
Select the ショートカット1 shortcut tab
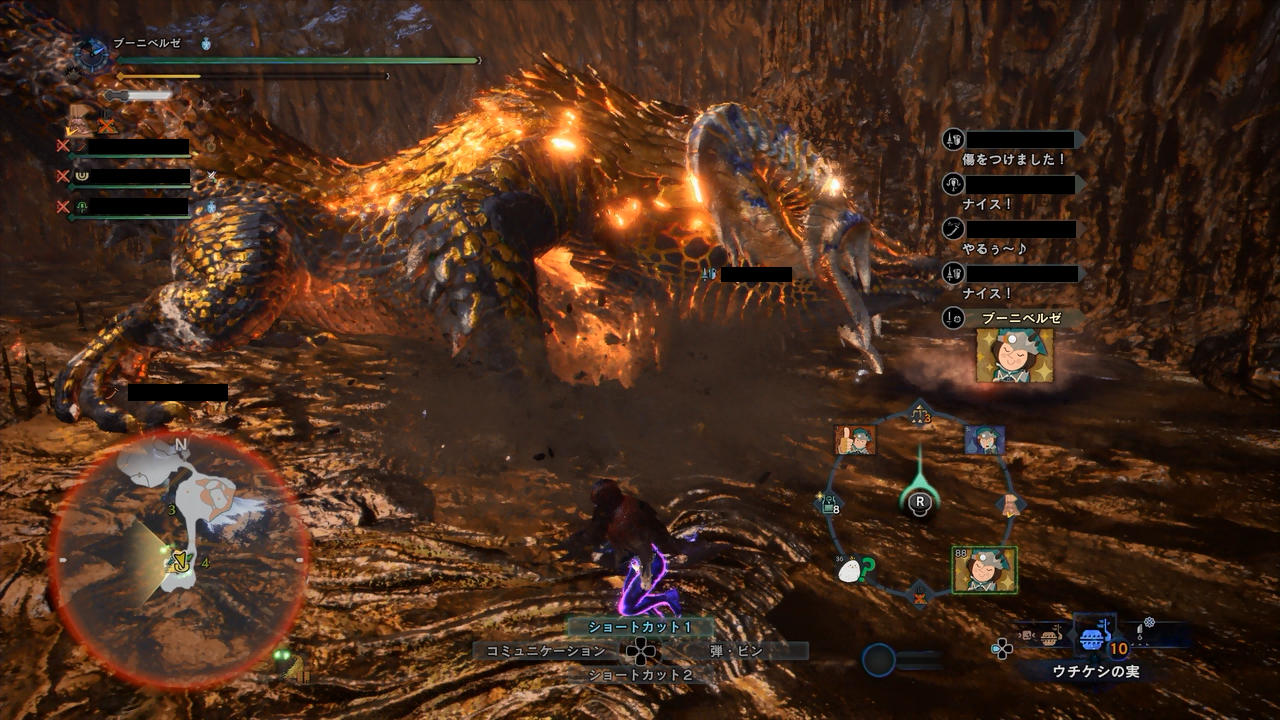click(640, 627)
